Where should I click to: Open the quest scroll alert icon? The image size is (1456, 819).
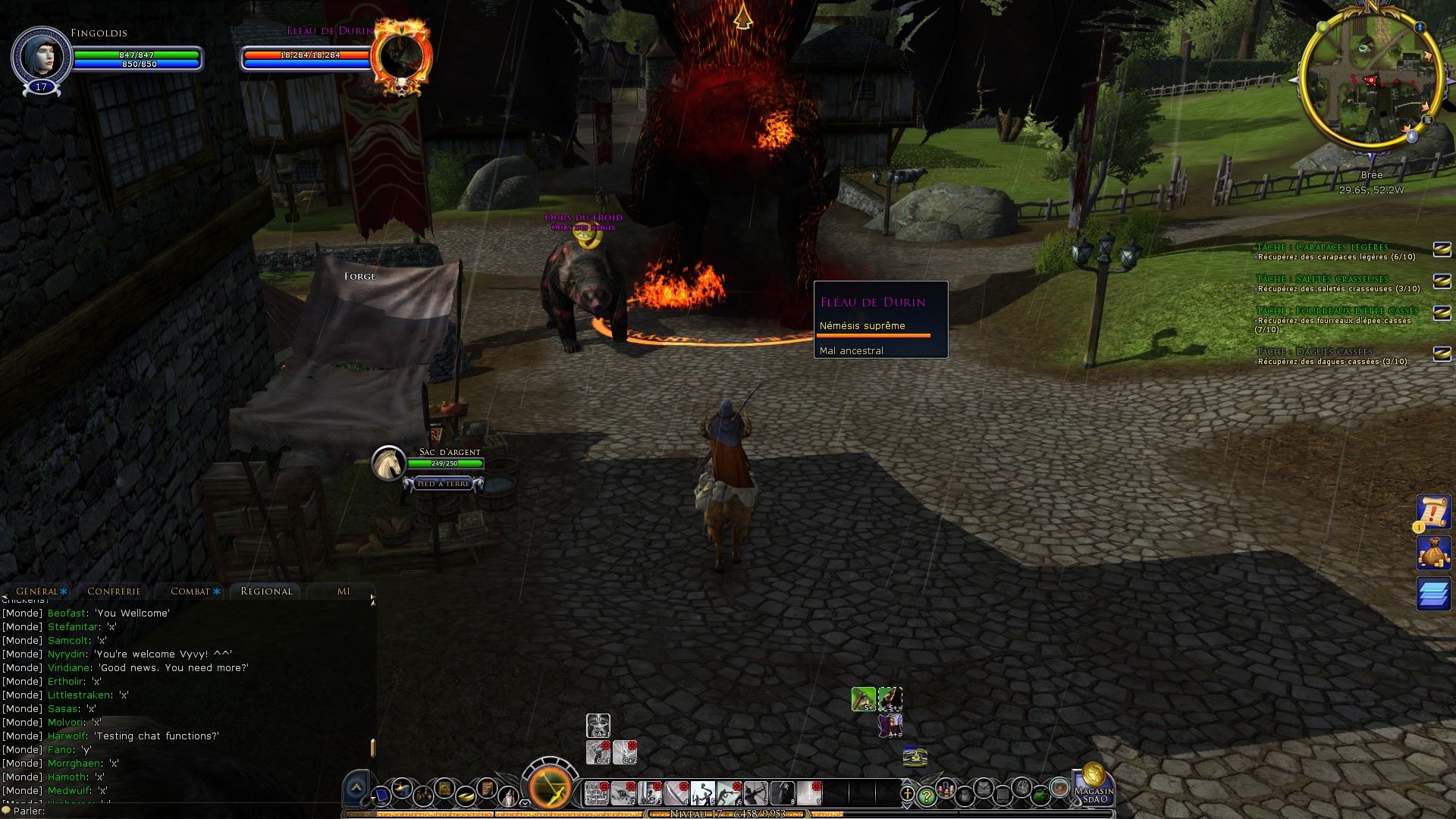point(1434,513)
